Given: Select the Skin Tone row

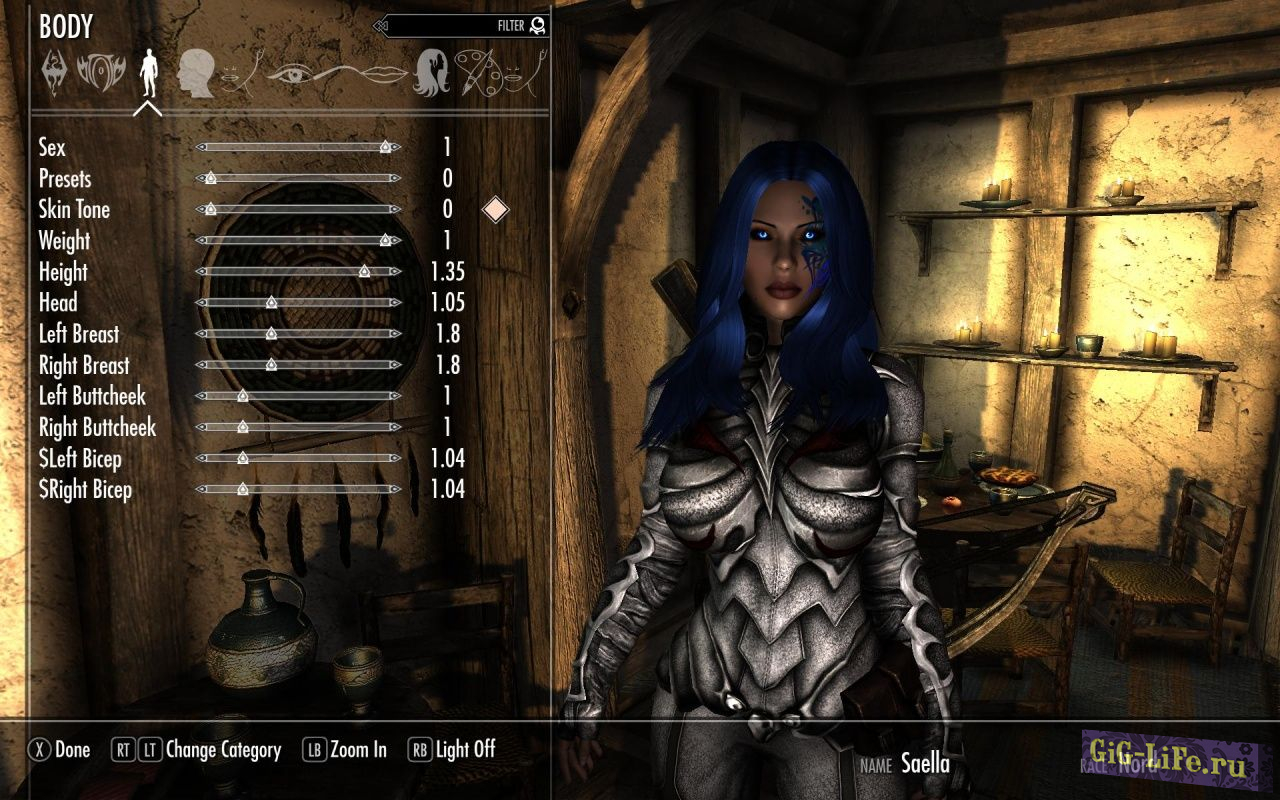Looking at the screenshot, I should point(75,209).
